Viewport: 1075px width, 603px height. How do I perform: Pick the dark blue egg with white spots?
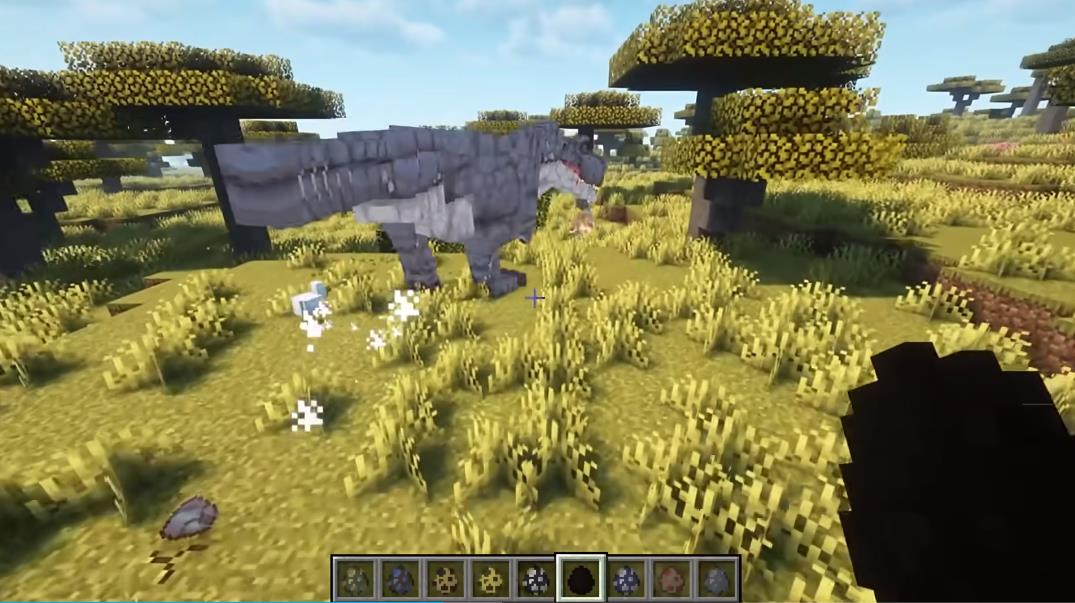(626, 578)
